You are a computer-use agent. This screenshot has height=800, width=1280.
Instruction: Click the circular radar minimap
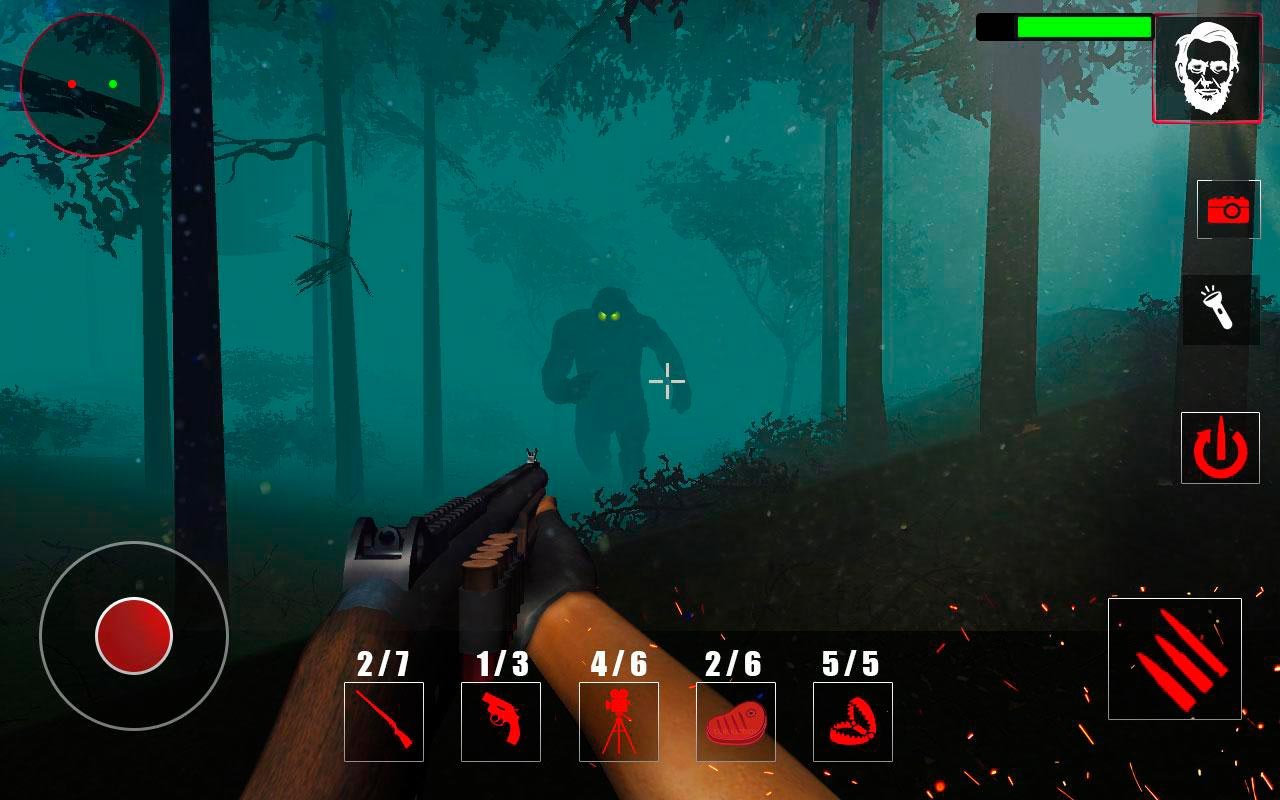92,85
